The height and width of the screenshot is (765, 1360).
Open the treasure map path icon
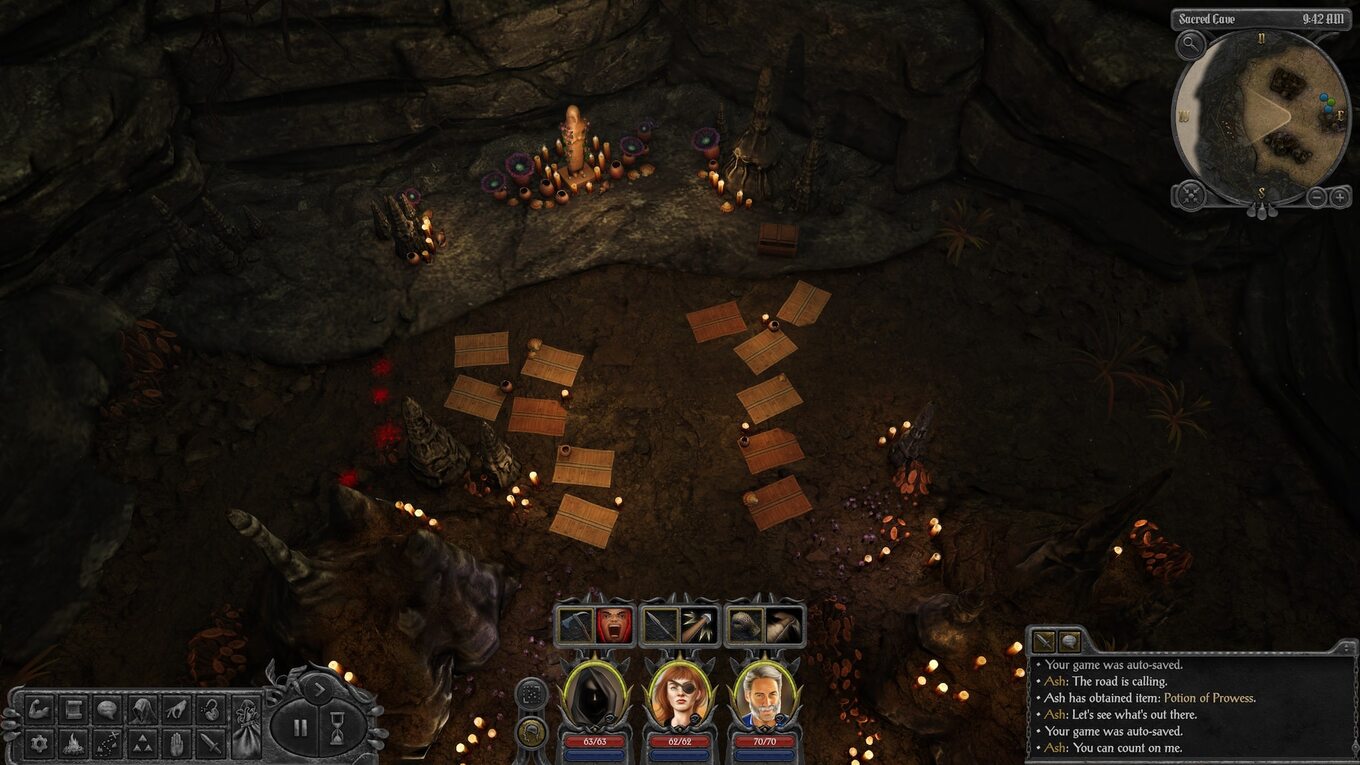107,743
